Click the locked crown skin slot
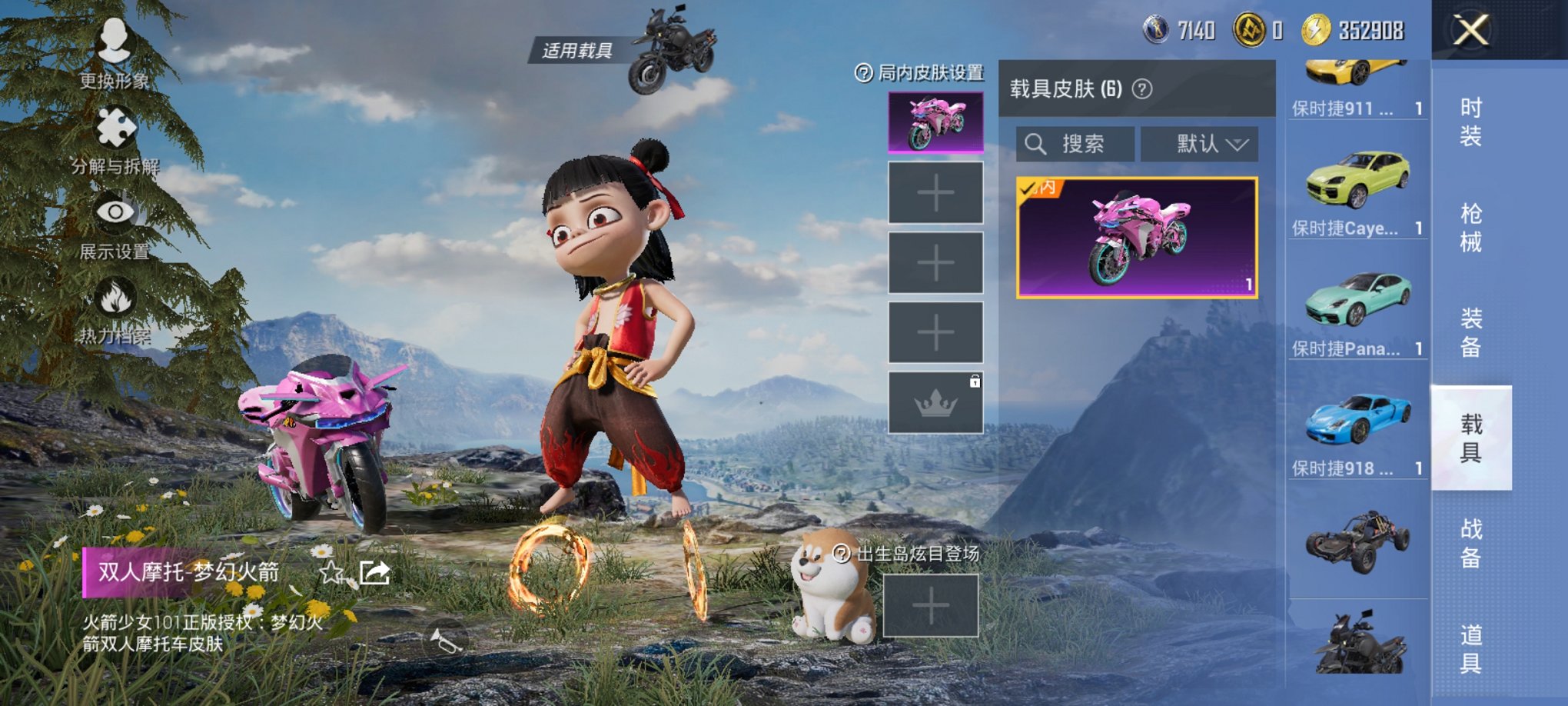1568x706 pixels. point(935,402)
